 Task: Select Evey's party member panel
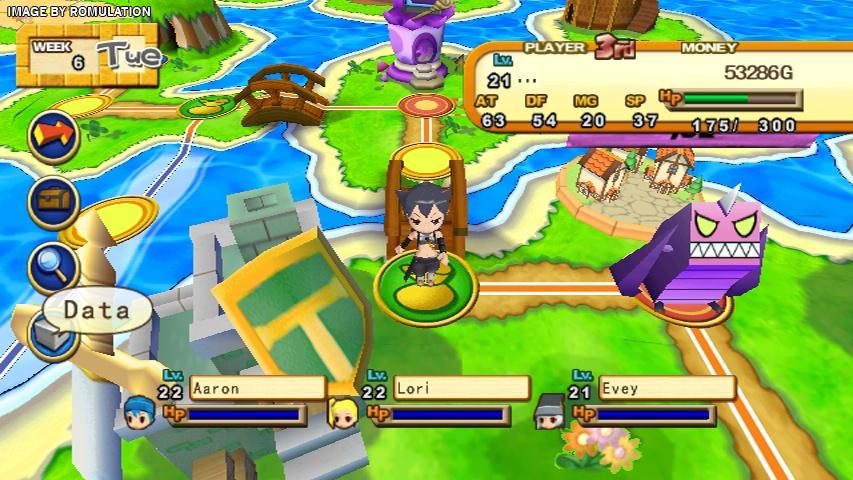click(x=652, y=400)
